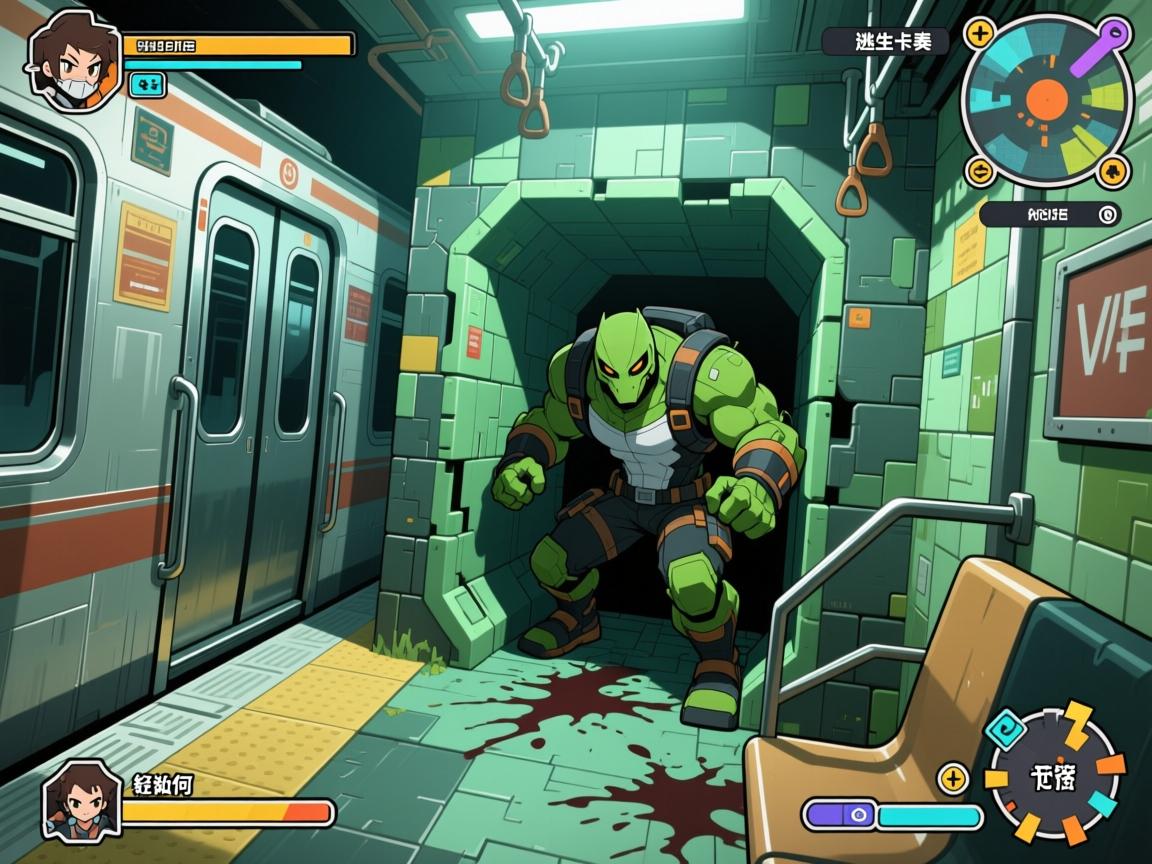This screenshot has width=1152, height=864.
Task: Select the purple wrench icon on the minimap
Action: (1101, 46)
